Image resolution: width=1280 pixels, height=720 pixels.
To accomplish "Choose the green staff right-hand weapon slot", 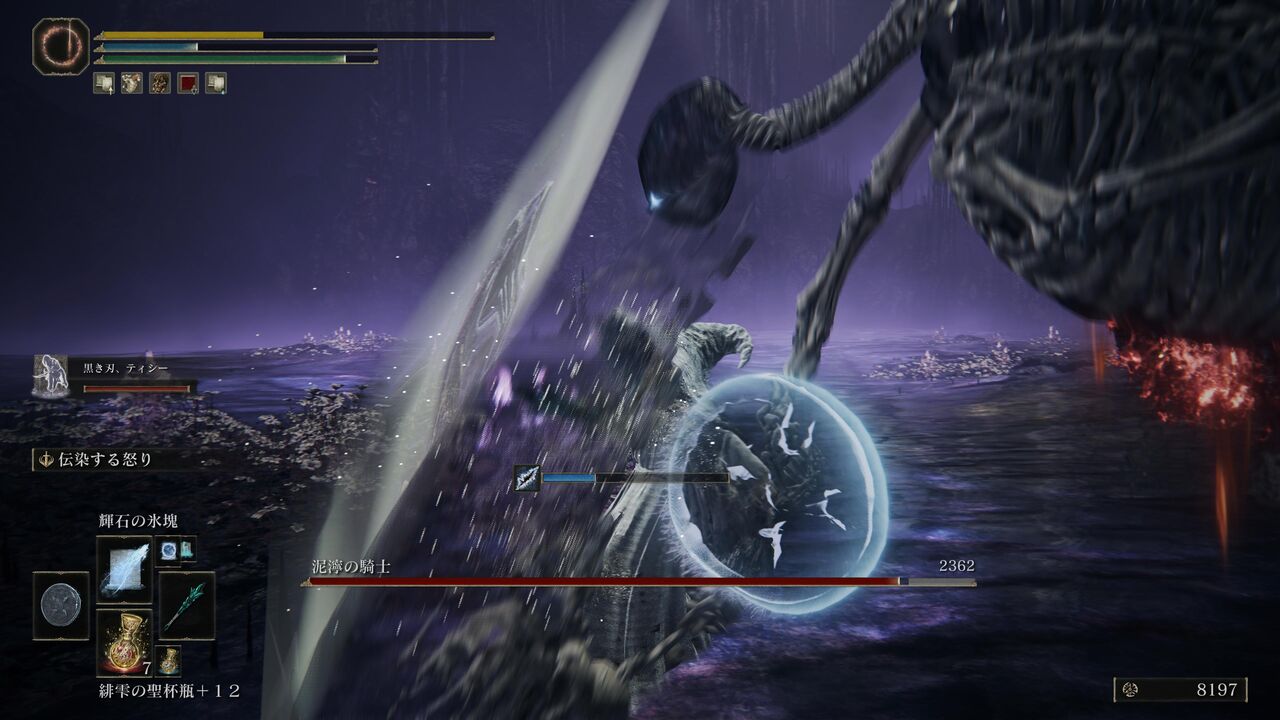I will (x=186, y=605).
